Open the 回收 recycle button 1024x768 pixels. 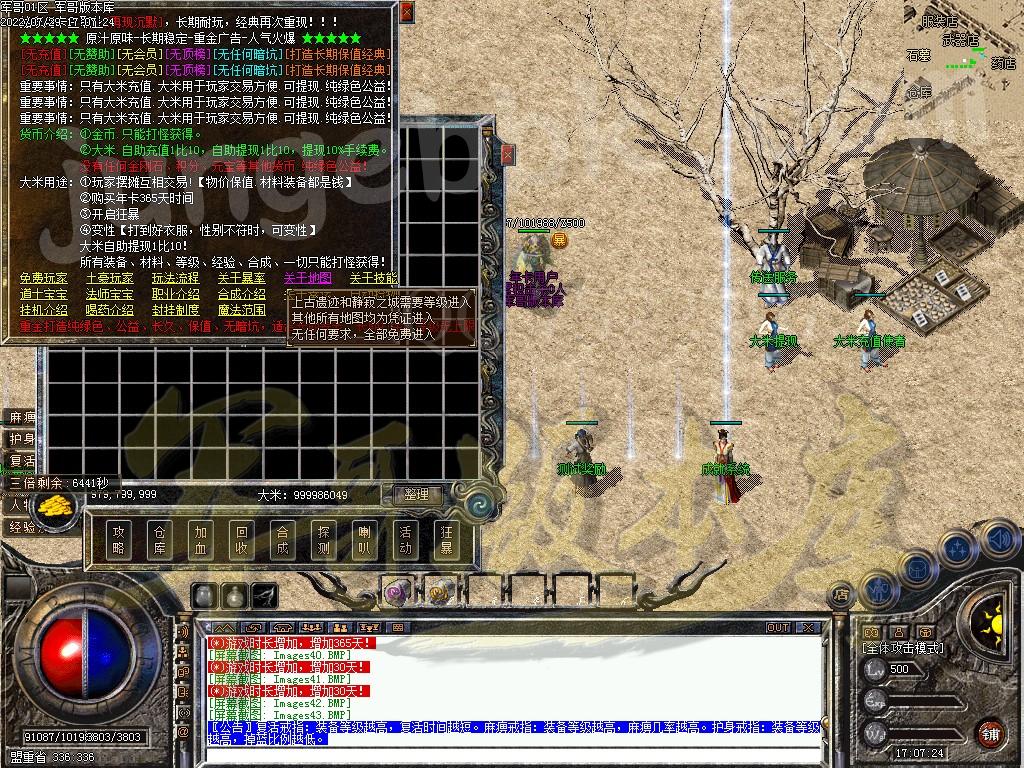tap(241, 540)
